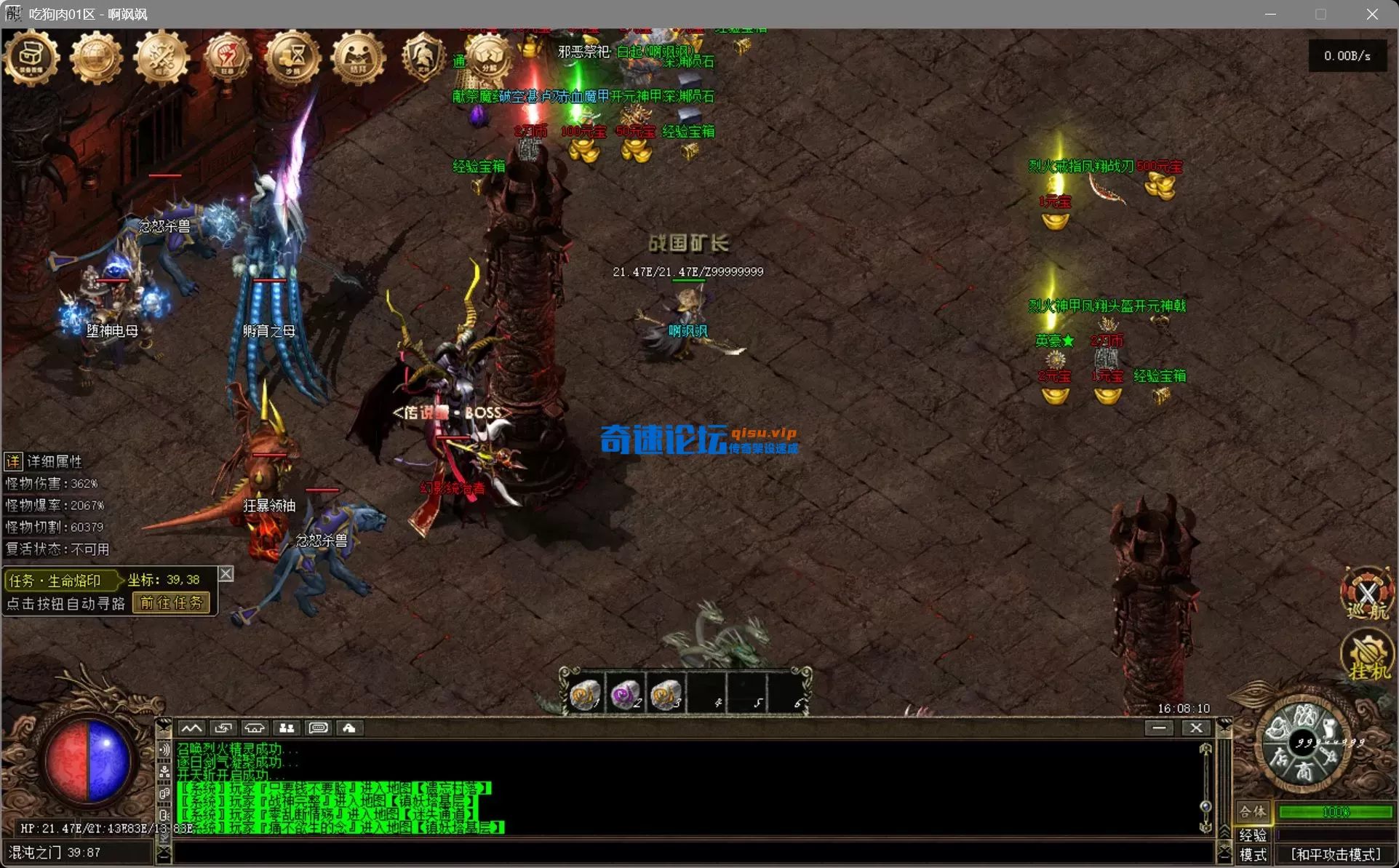
Task: Select the red fist rage (狂暴) icon
Action: pos(227,57)
